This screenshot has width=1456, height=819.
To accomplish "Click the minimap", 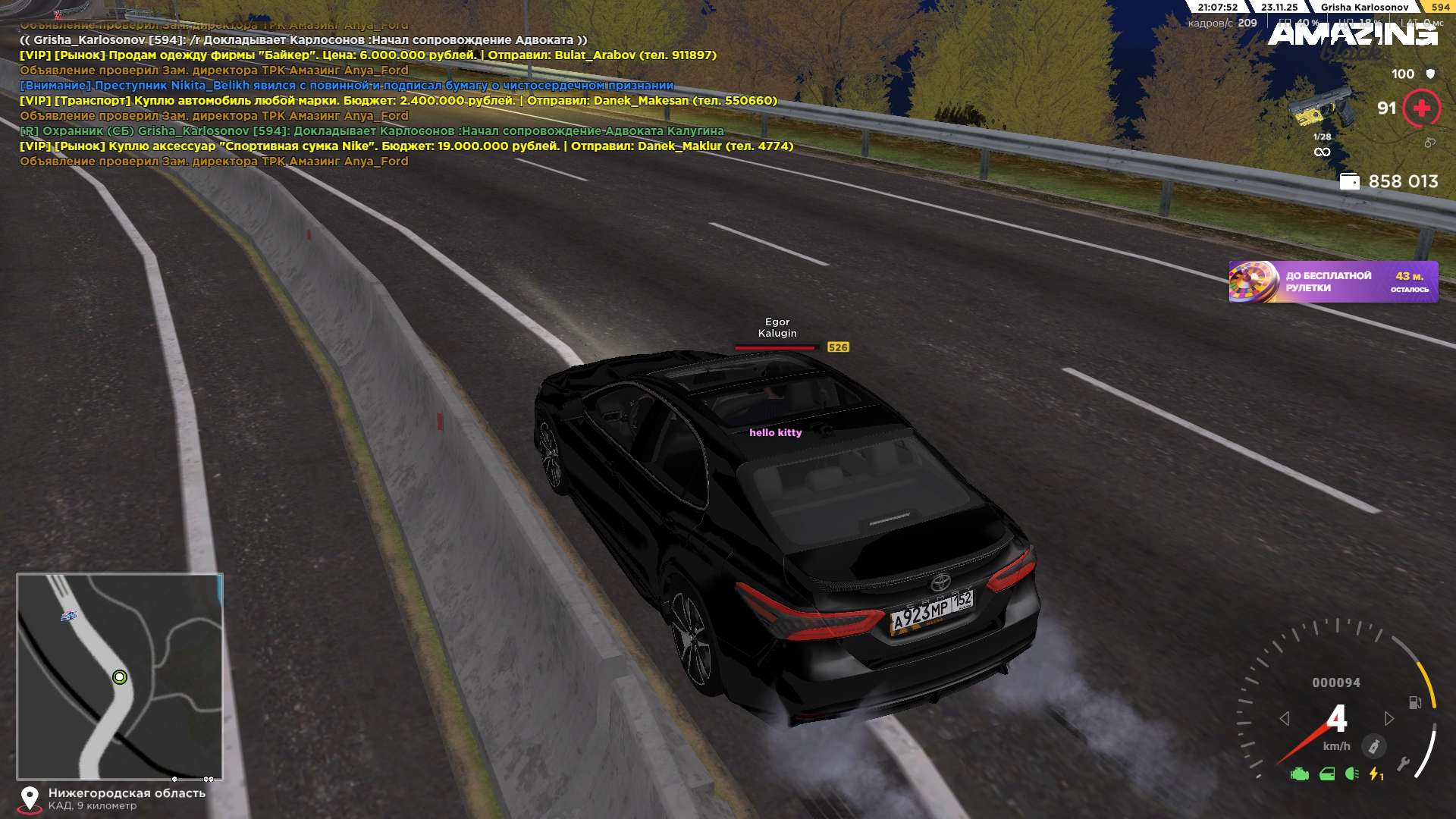I will coord(120,676).
